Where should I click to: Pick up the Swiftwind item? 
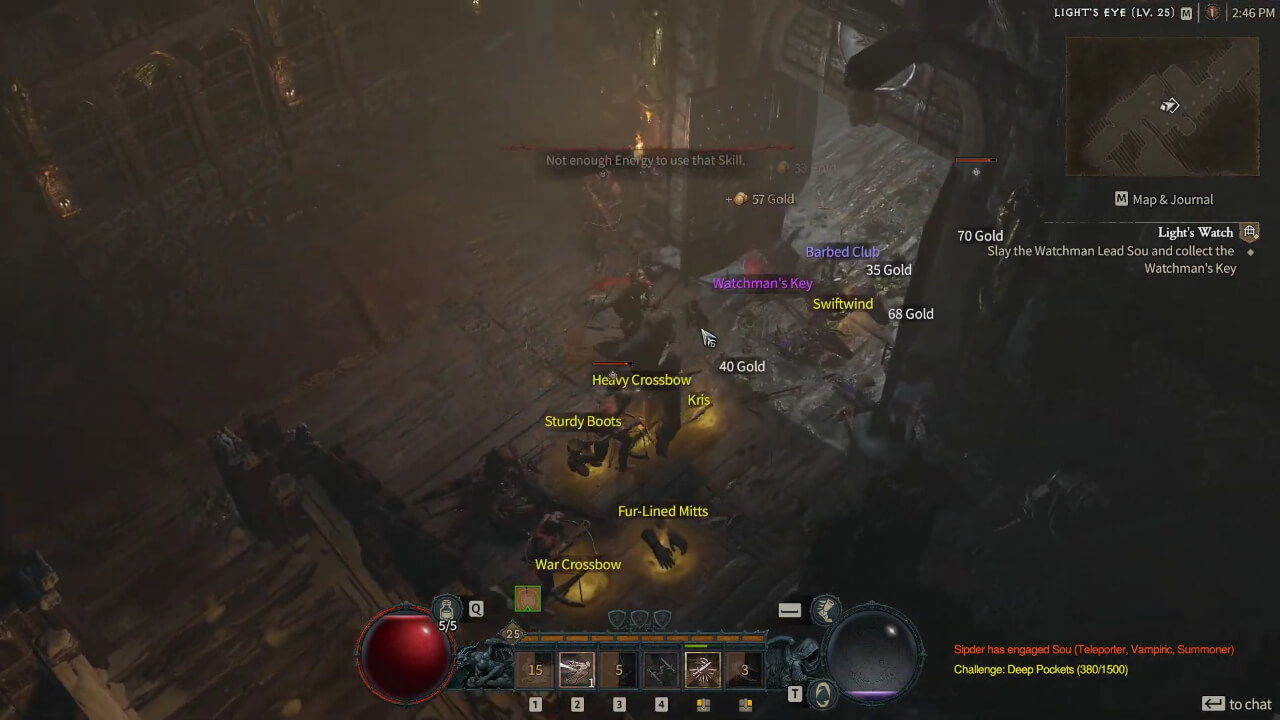click(841, 303)
